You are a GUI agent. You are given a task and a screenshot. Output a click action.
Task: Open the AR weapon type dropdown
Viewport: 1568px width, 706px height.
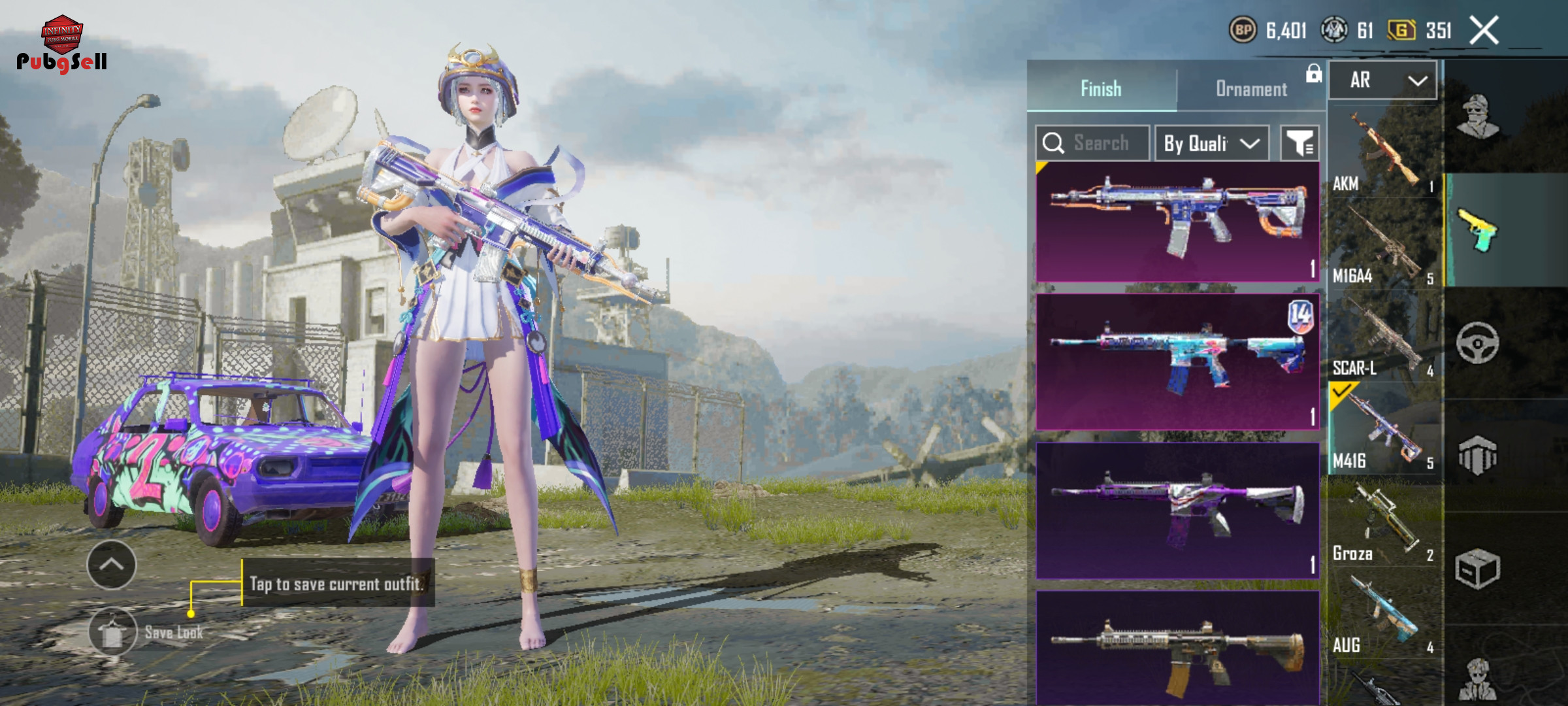point(1383,80)
